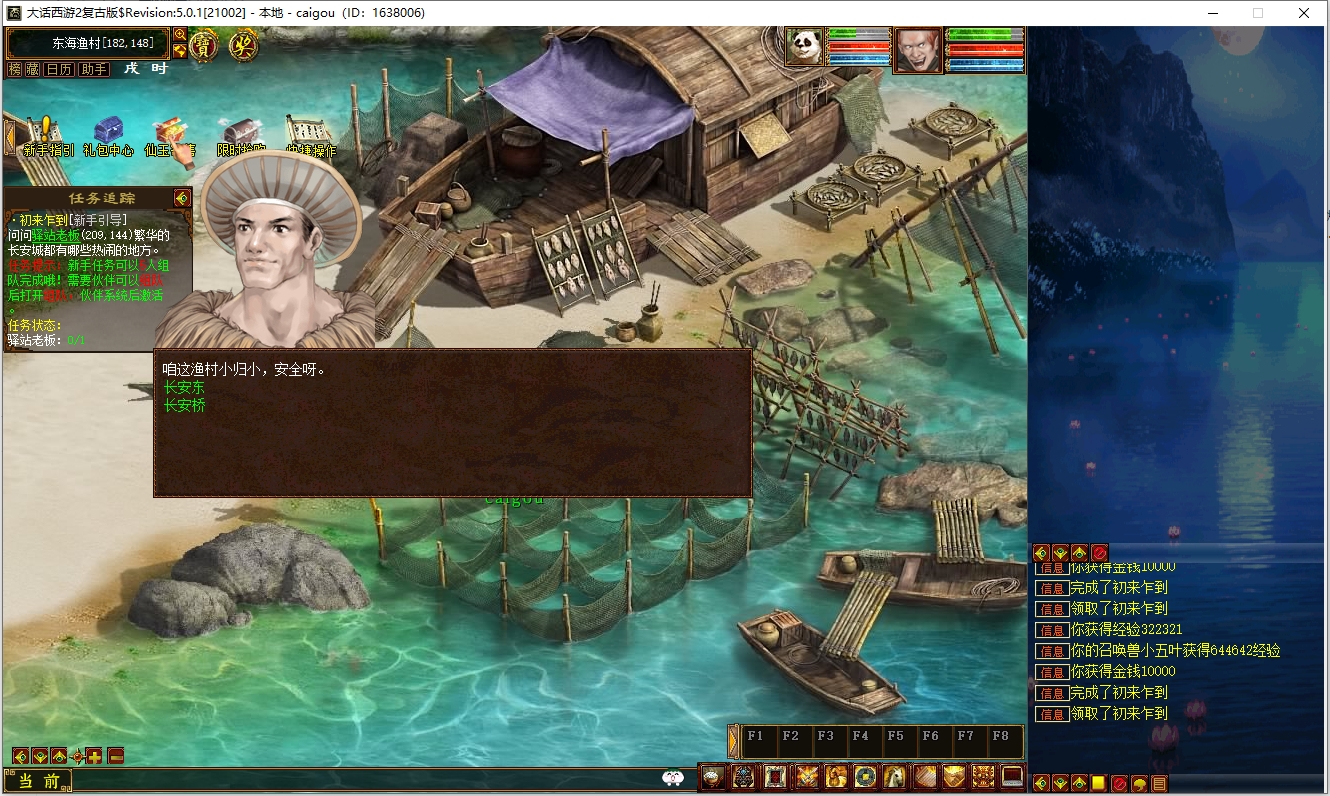Open the 助手 assistant button
This screenshot has height=796, width=1330.
coord(94,69)
